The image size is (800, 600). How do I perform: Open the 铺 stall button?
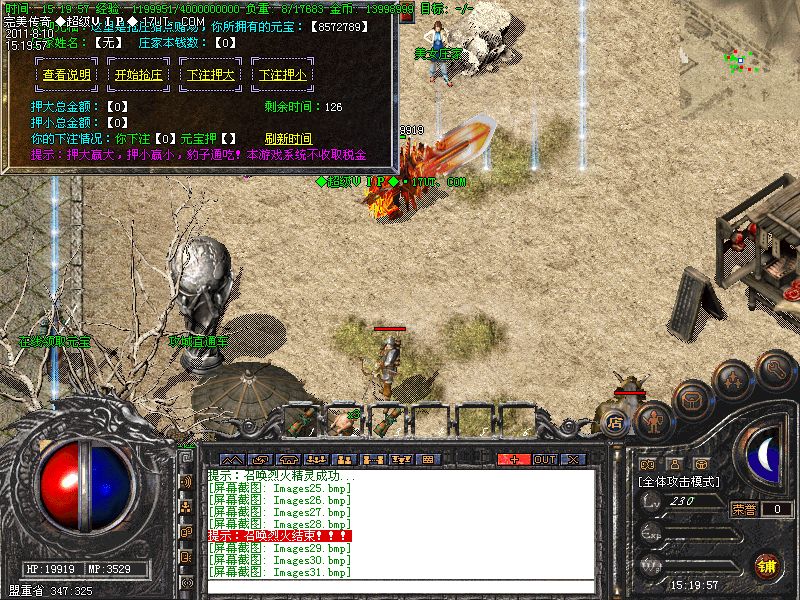tap(766, 564)
